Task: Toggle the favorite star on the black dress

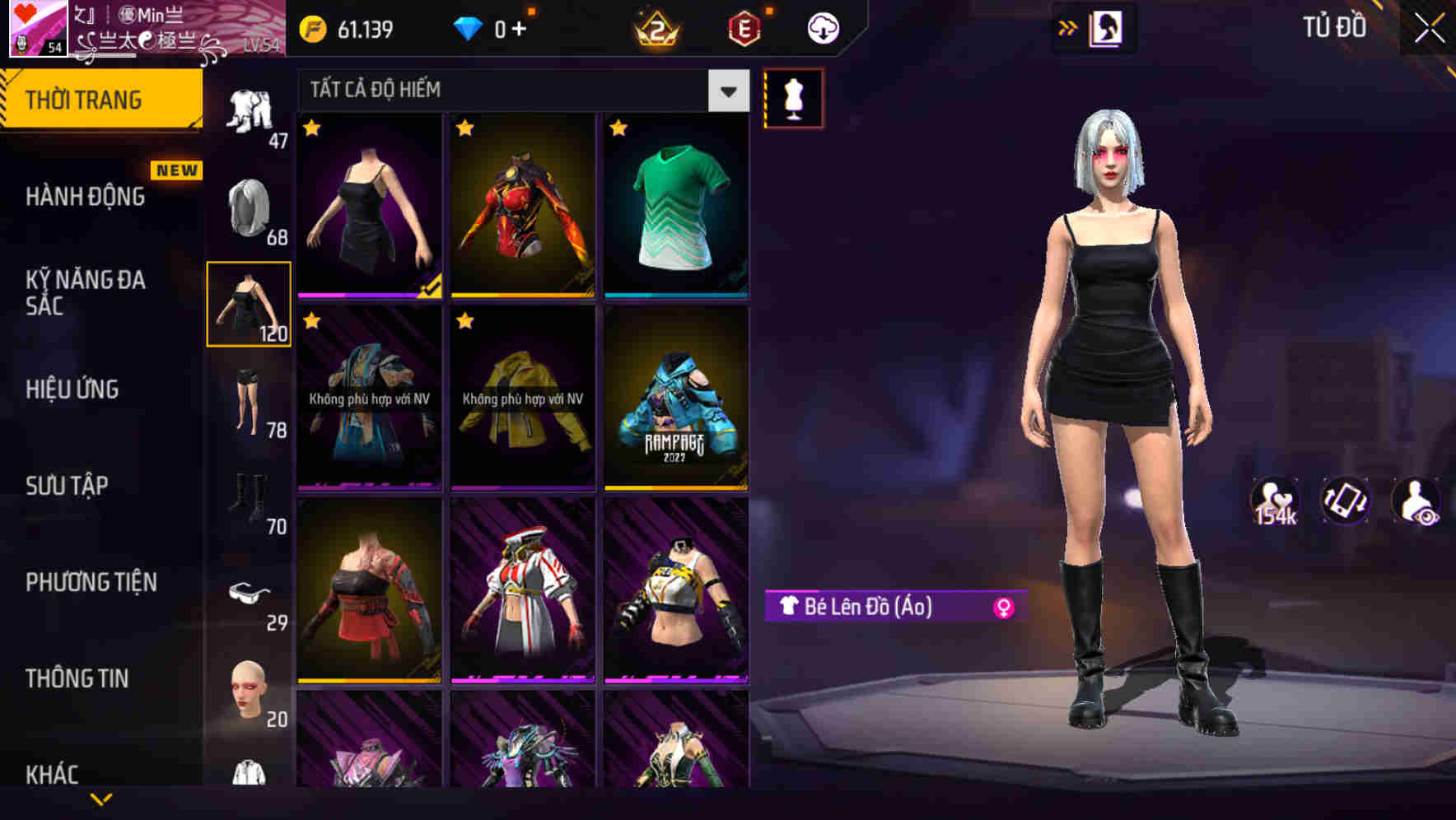Action: point(311,129)
